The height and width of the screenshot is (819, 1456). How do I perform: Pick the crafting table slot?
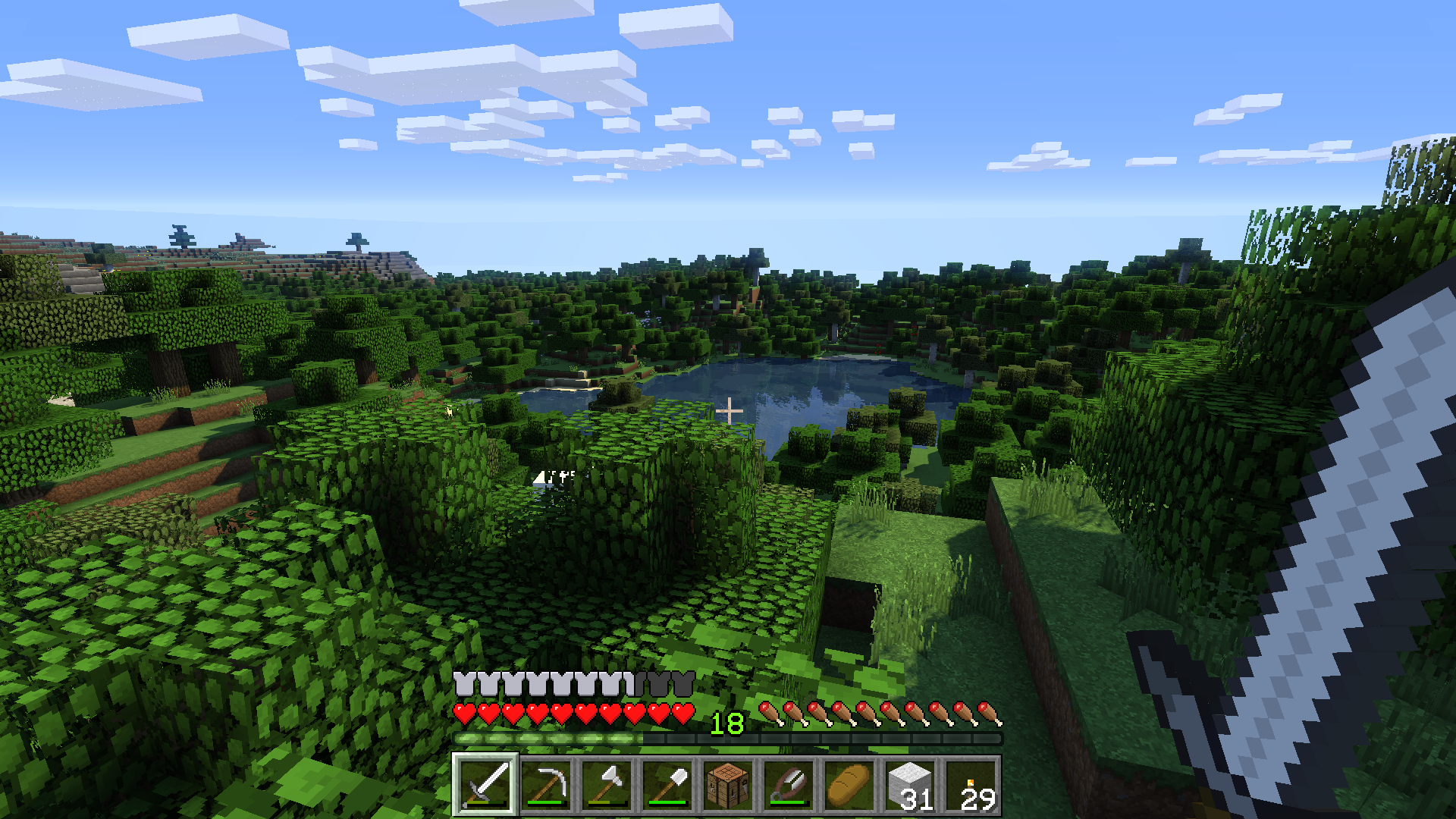728,784
